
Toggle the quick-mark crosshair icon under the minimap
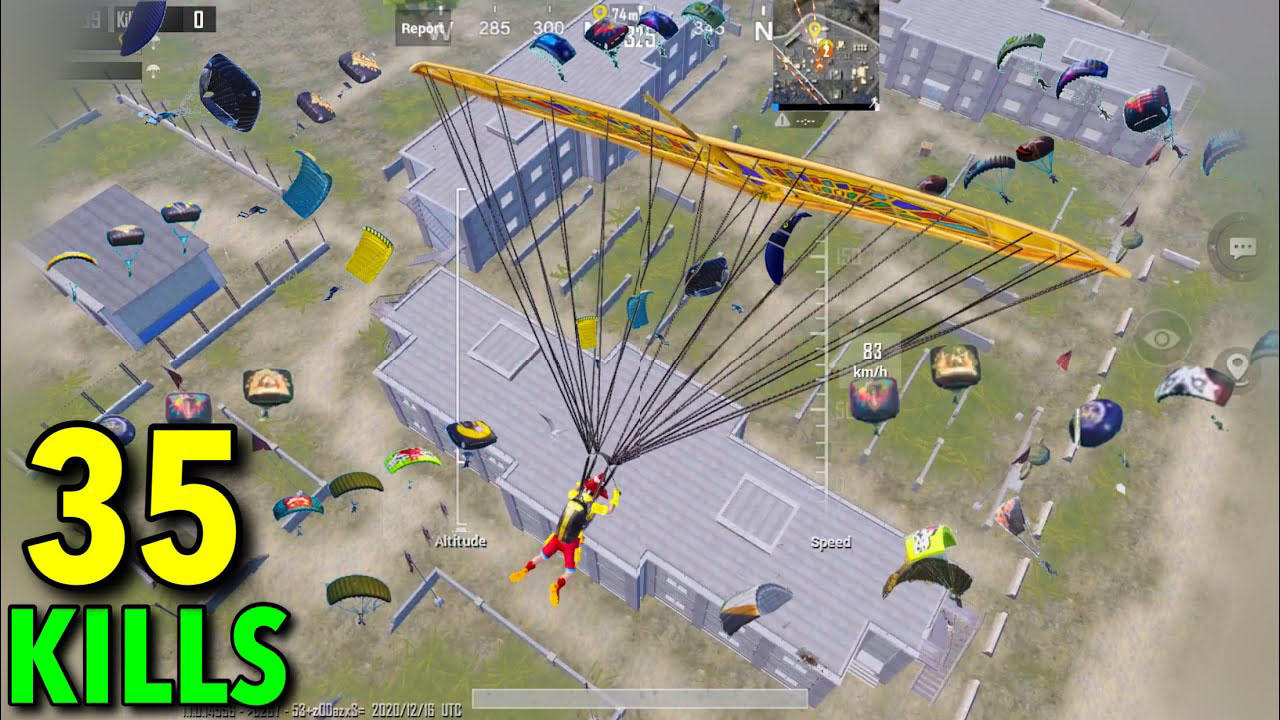point(806,122)
